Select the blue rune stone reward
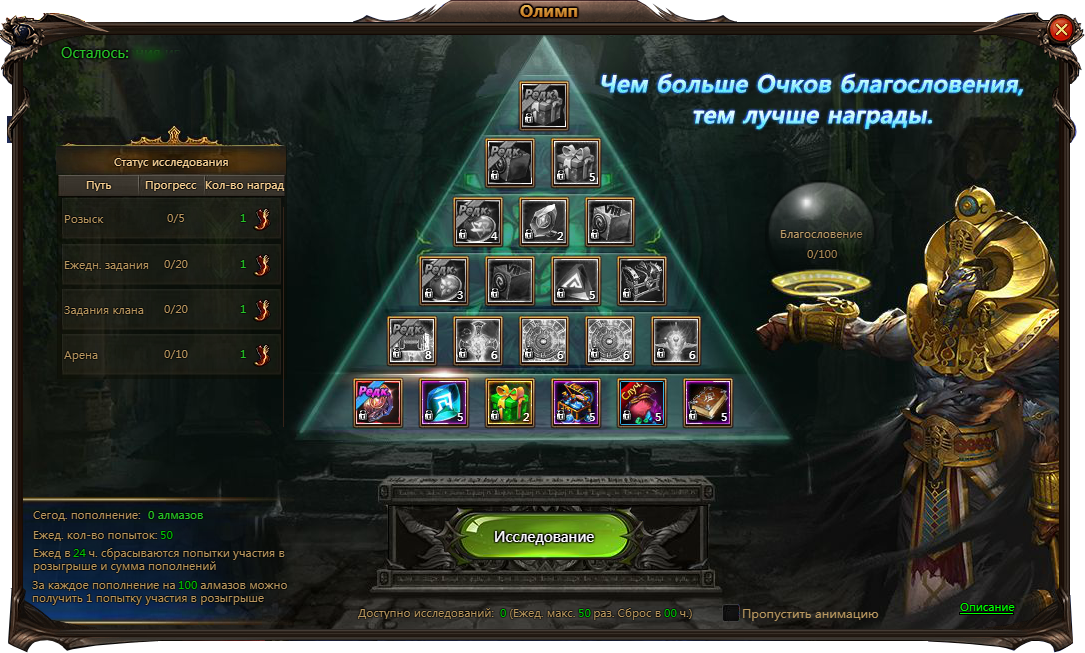Viewport: 1085px width, 653px height. (x=444, y=403)
